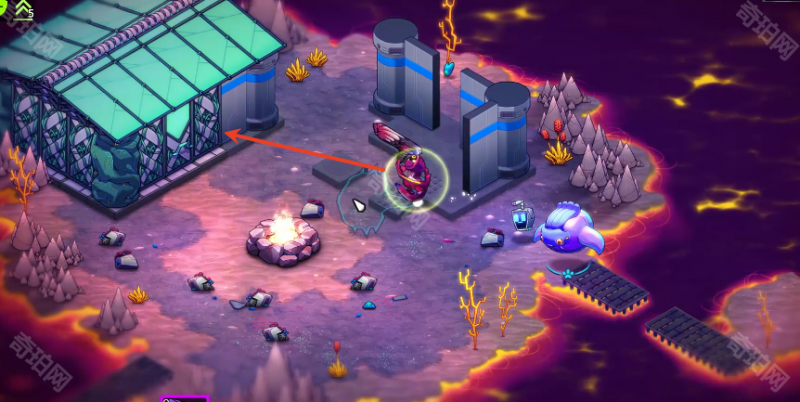Image resolution: width=800 pixels, height=402 pixels.
Task: Click the green double-chevron level-up icon
Action: coord(22,8)
